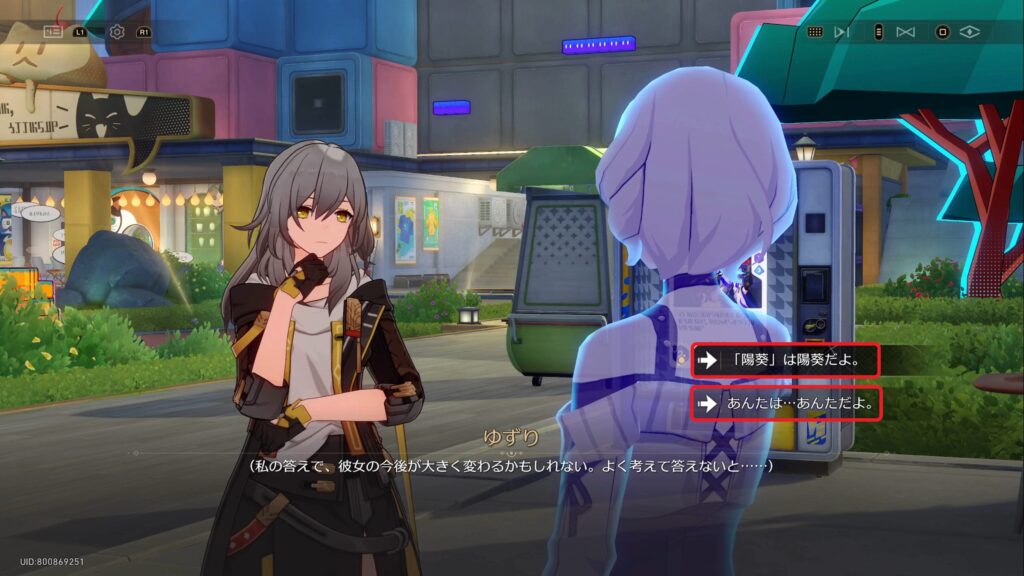Skip the dialogue with the skip-forward icon
The width and height of the screenshot is (1024, 576).
842,32
